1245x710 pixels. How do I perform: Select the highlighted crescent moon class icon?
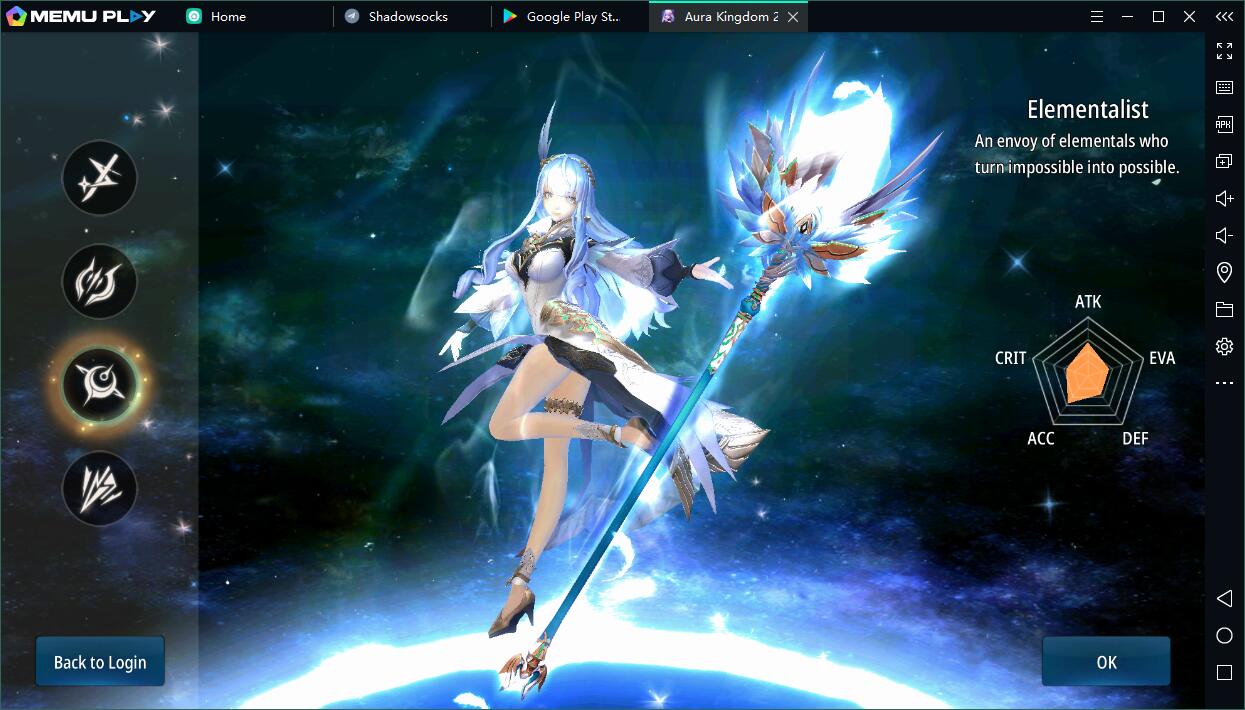pos(99,384)
